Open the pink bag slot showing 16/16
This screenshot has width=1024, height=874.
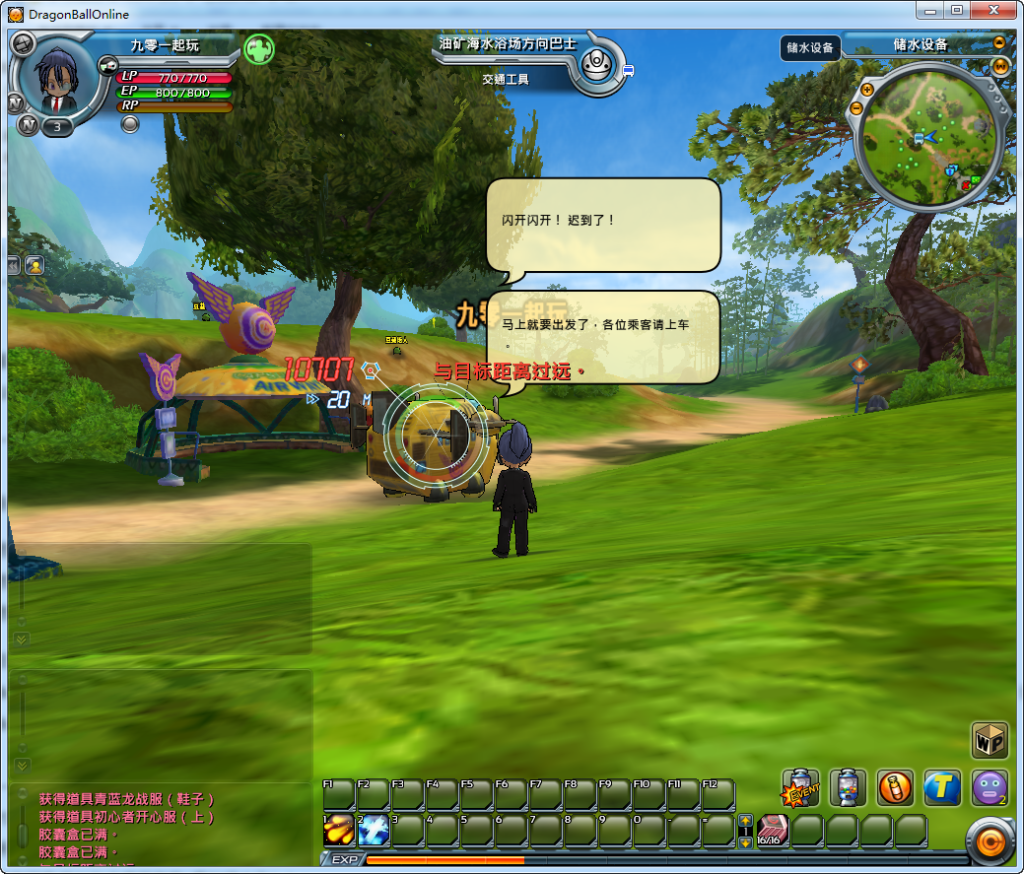point(773,830)
